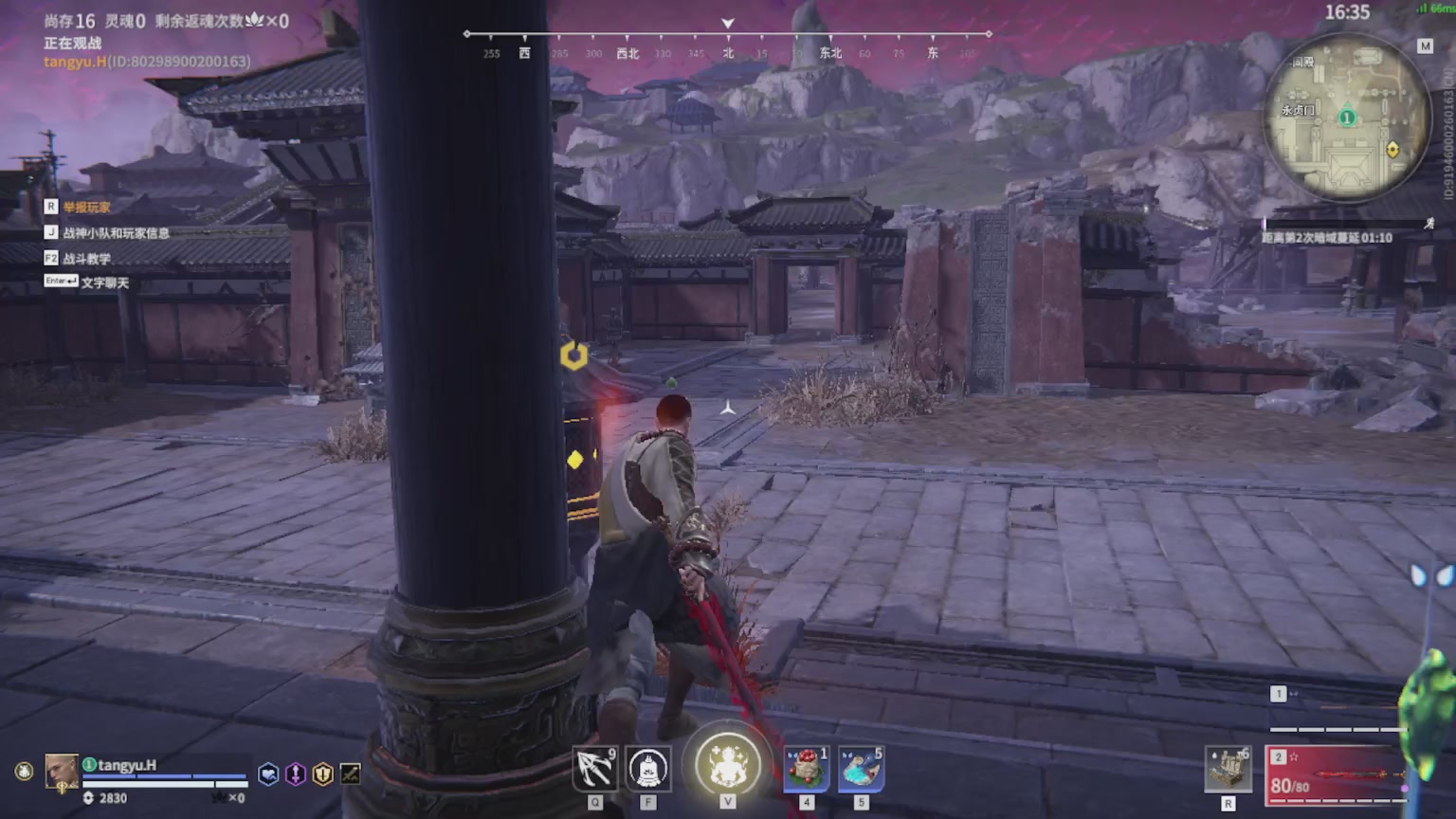Viewport: 1456px width, 819px height.
Task: Choose the 举报玩家 report player option
Action: click(86, 207)
